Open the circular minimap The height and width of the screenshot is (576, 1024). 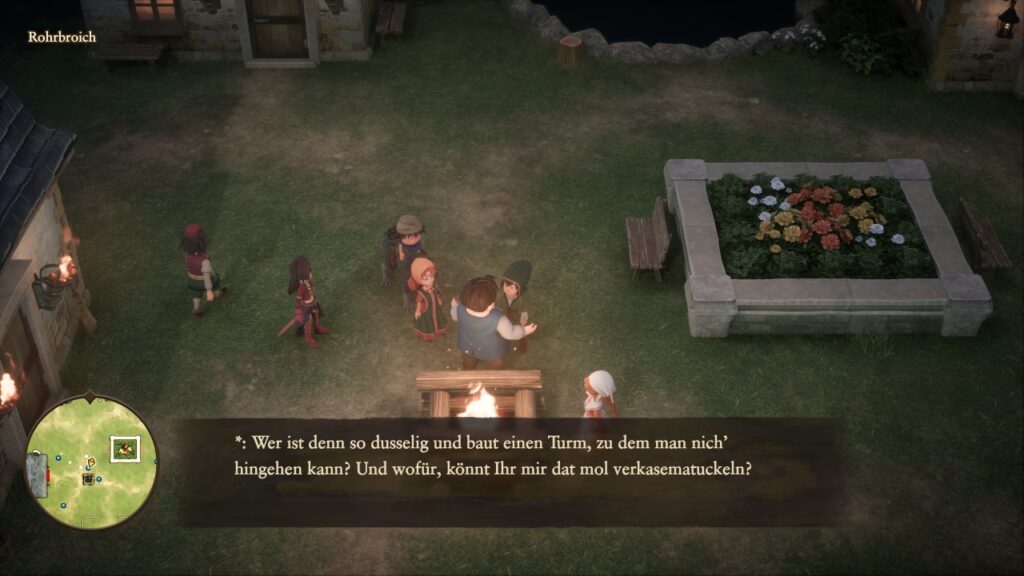(90, 461)
